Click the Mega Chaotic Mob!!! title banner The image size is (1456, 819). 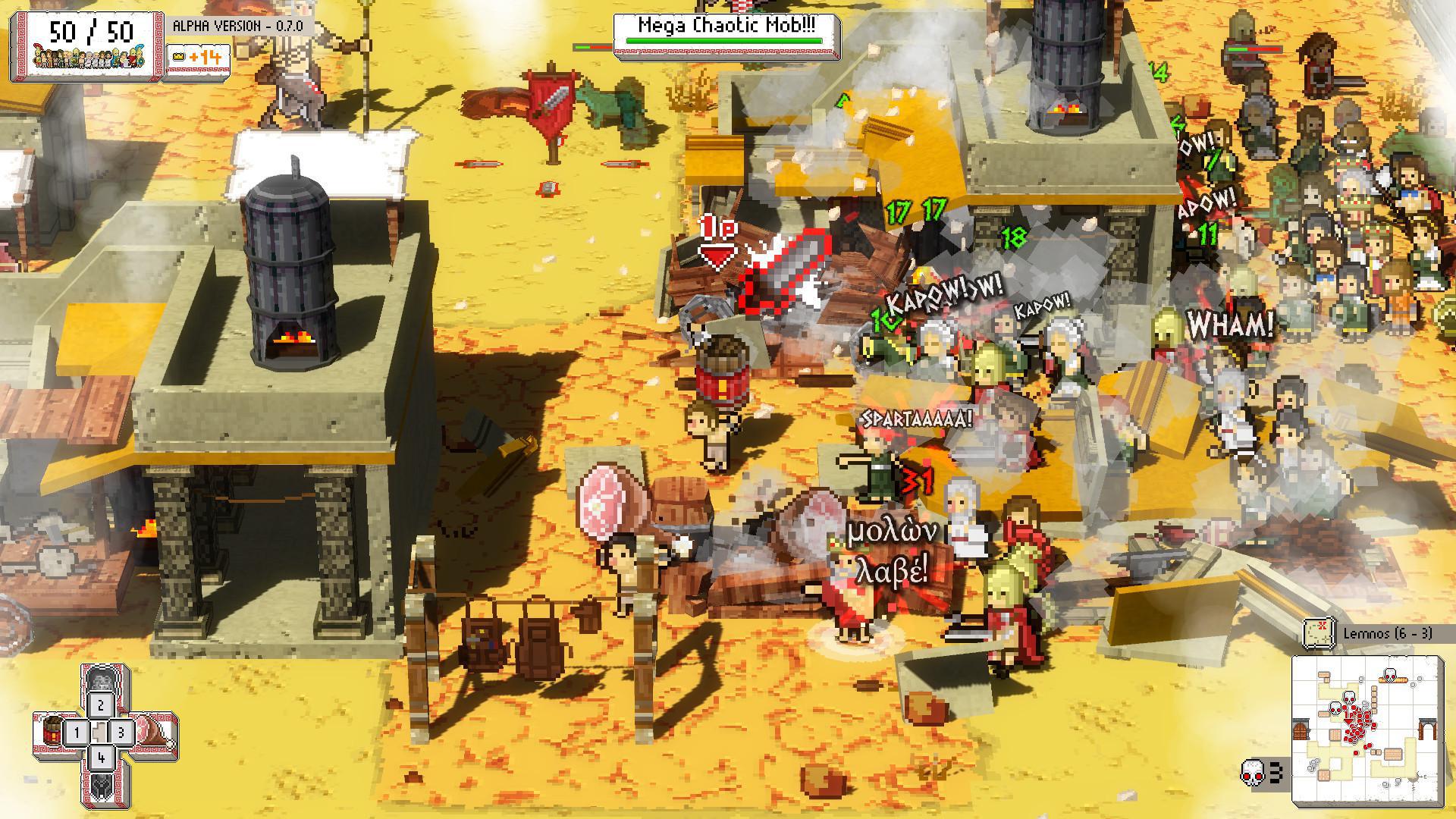[x=724, y=24]
